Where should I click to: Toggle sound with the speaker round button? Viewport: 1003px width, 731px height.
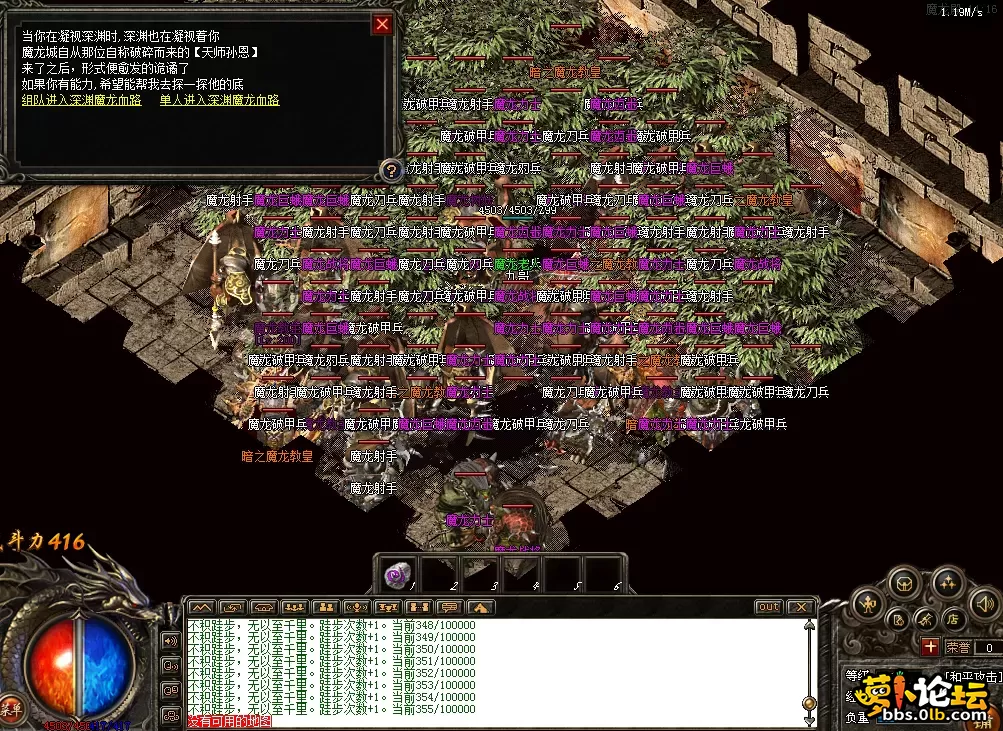tap(984, 602)
